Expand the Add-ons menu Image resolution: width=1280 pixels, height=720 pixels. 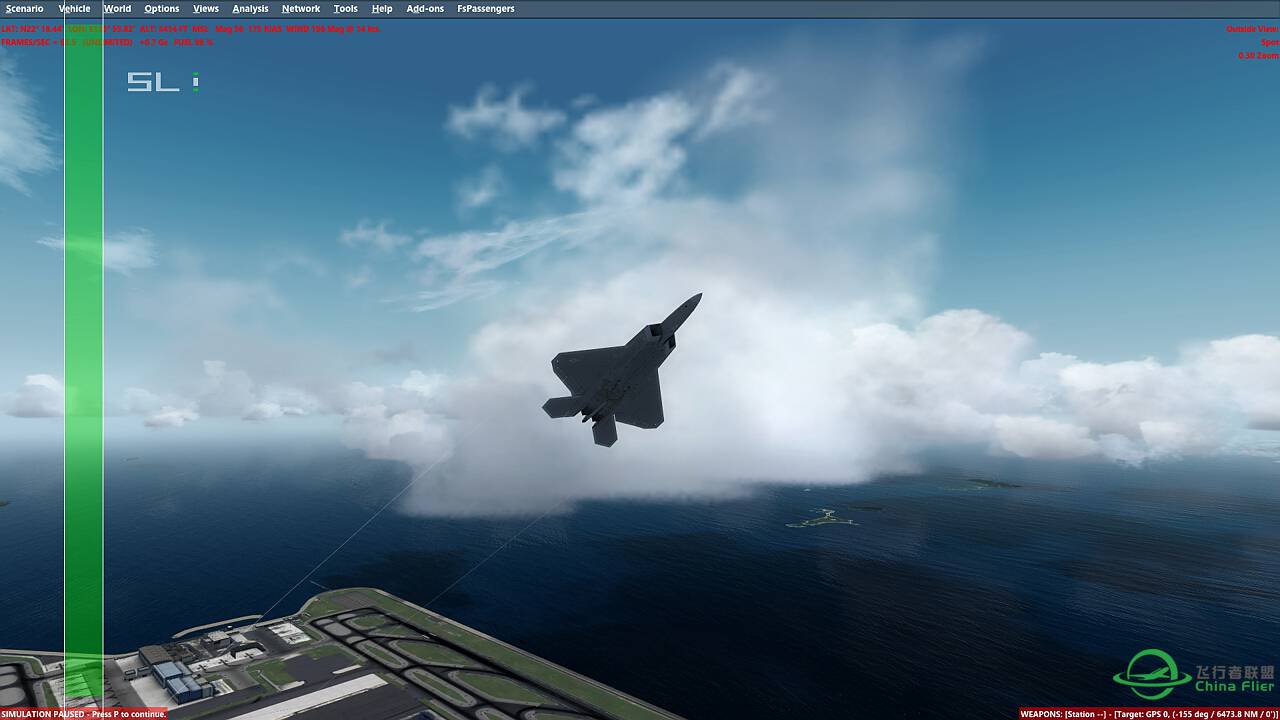pyautogui.click(x=425, y=8)
